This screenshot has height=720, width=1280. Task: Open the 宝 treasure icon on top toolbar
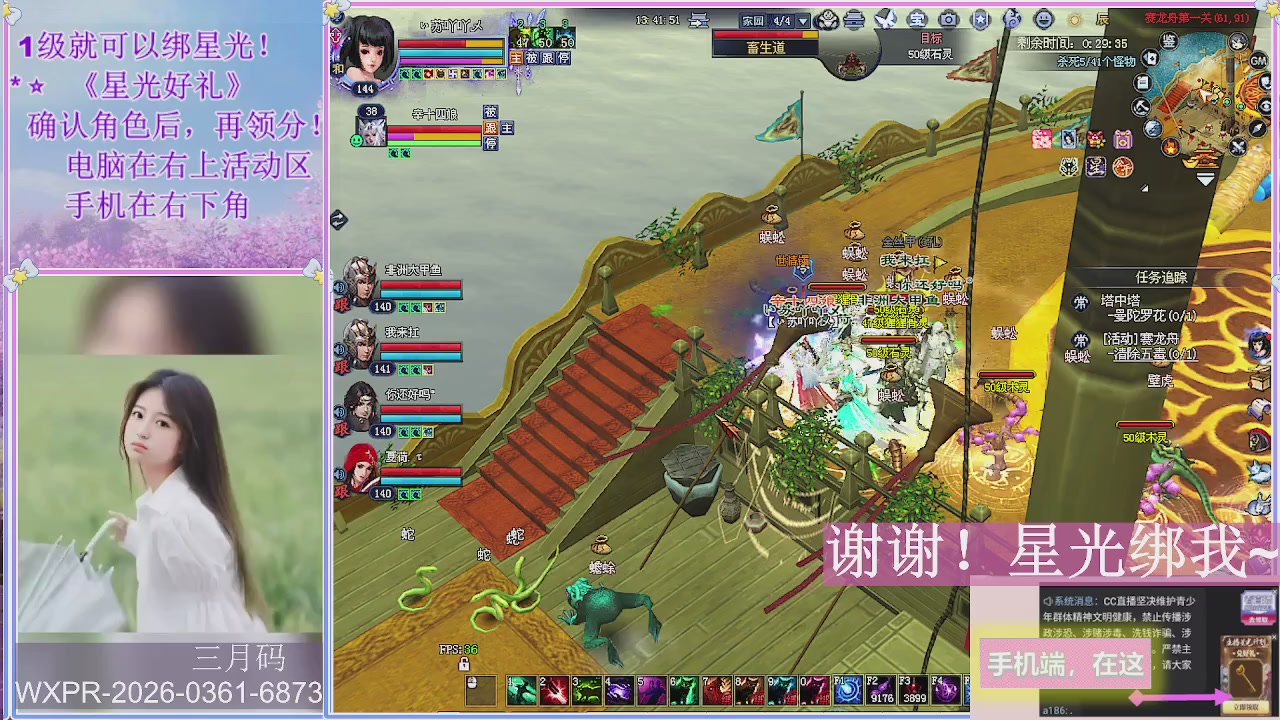pos(917,19)
